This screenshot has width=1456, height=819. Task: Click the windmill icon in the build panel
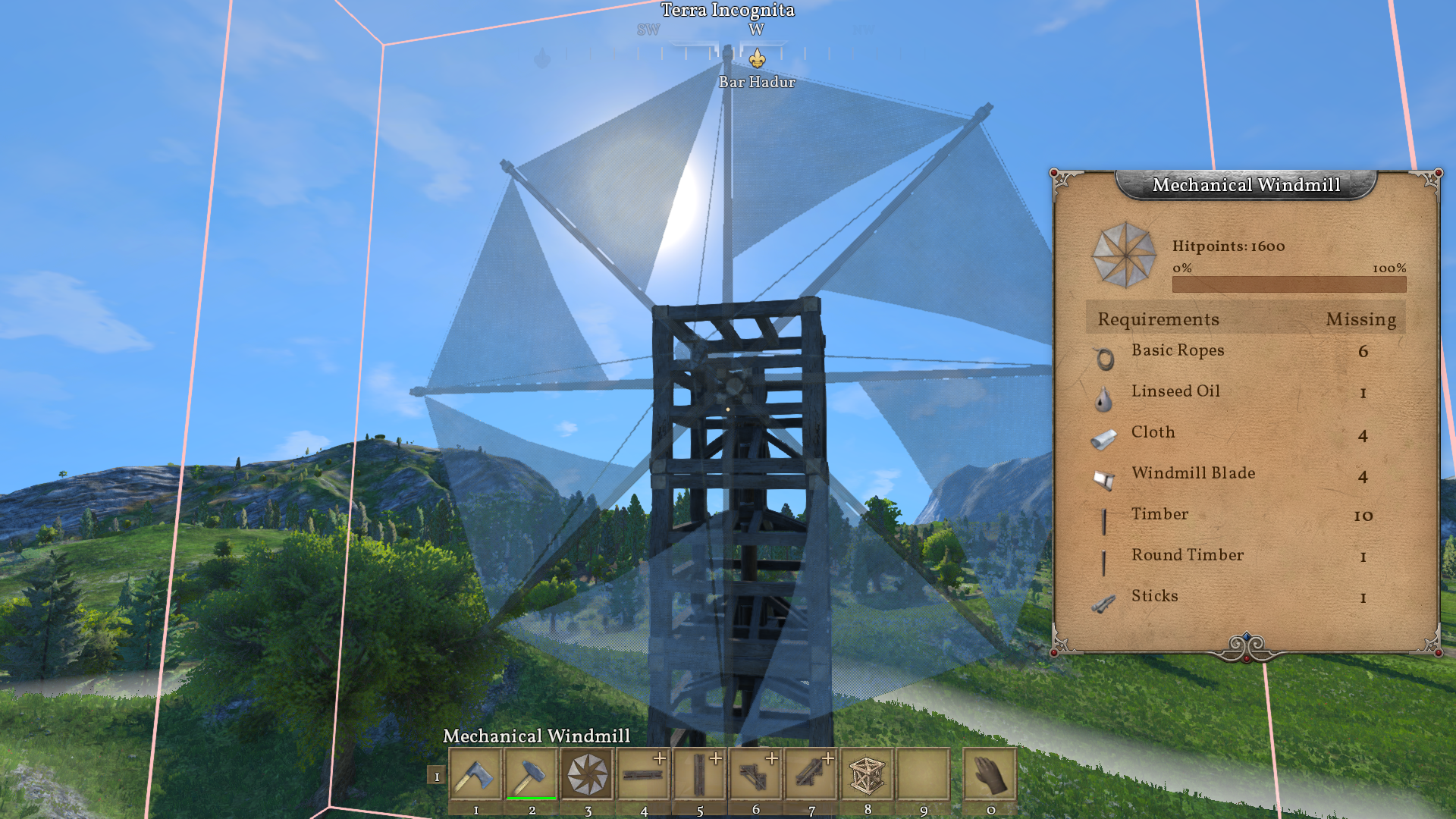coord(1124,256)
